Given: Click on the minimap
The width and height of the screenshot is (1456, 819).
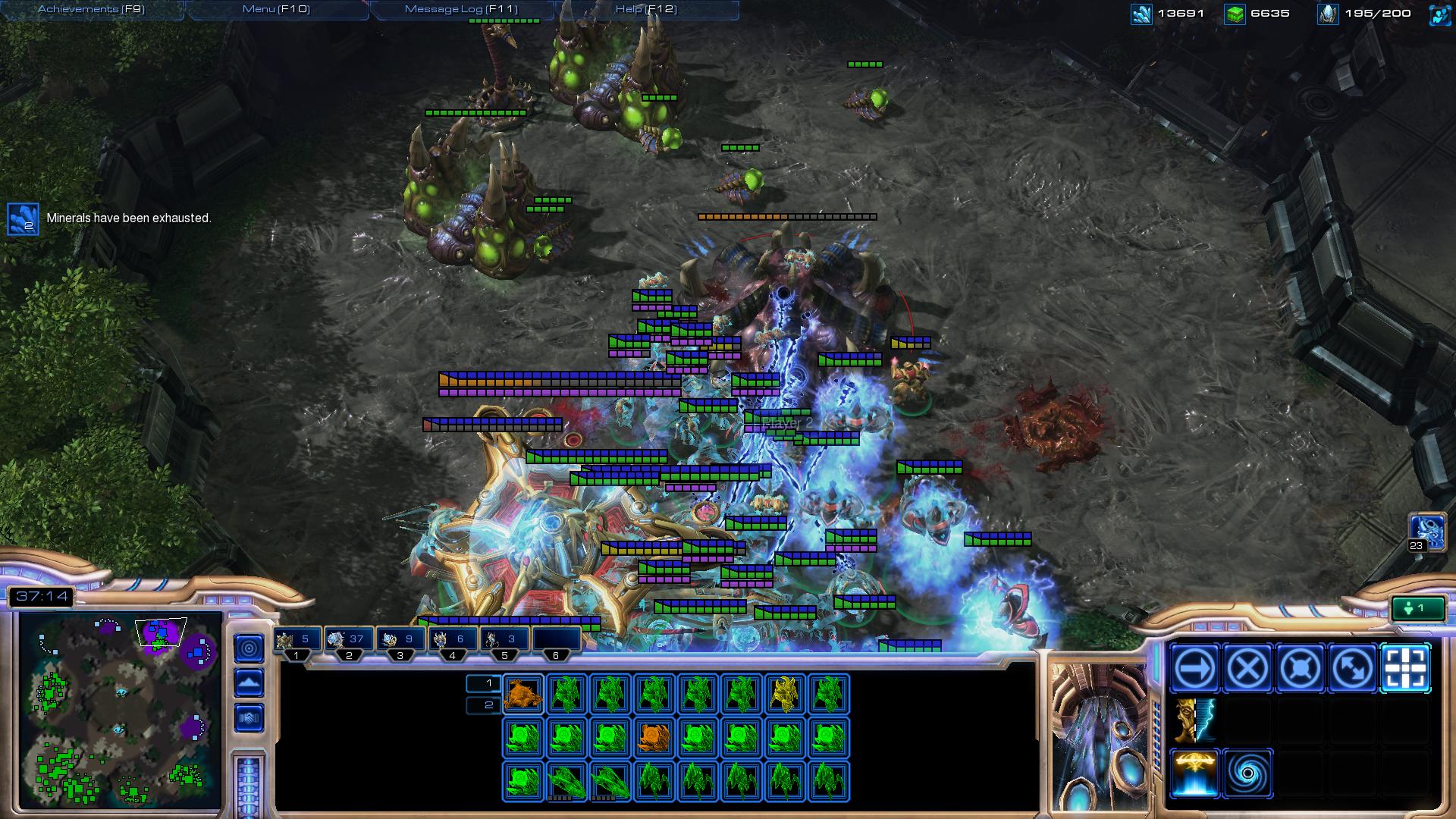Looking at the screenshot, I should [120, 711].
